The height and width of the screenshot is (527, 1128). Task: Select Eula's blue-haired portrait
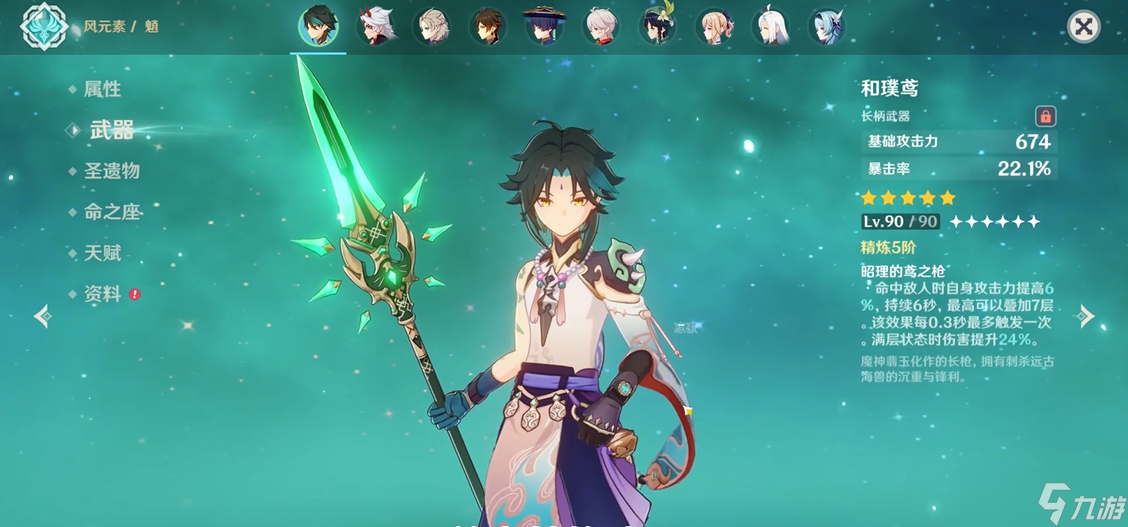click(827, 26)
